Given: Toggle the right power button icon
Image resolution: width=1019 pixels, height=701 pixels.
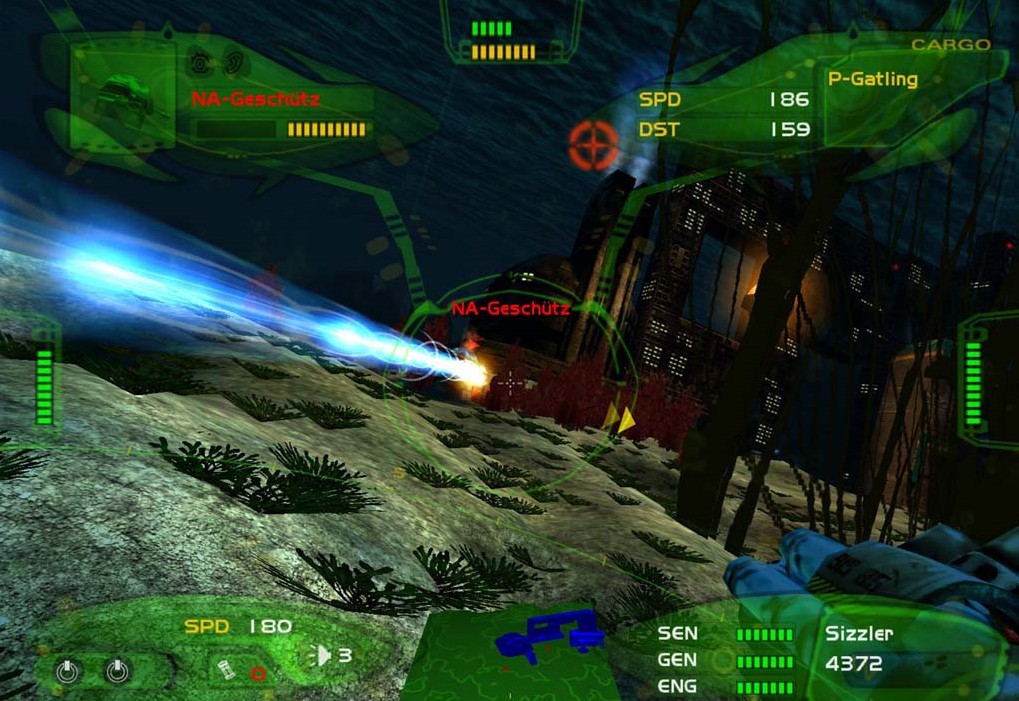Looking at the screenshot, I should click(x=117, y=671).
